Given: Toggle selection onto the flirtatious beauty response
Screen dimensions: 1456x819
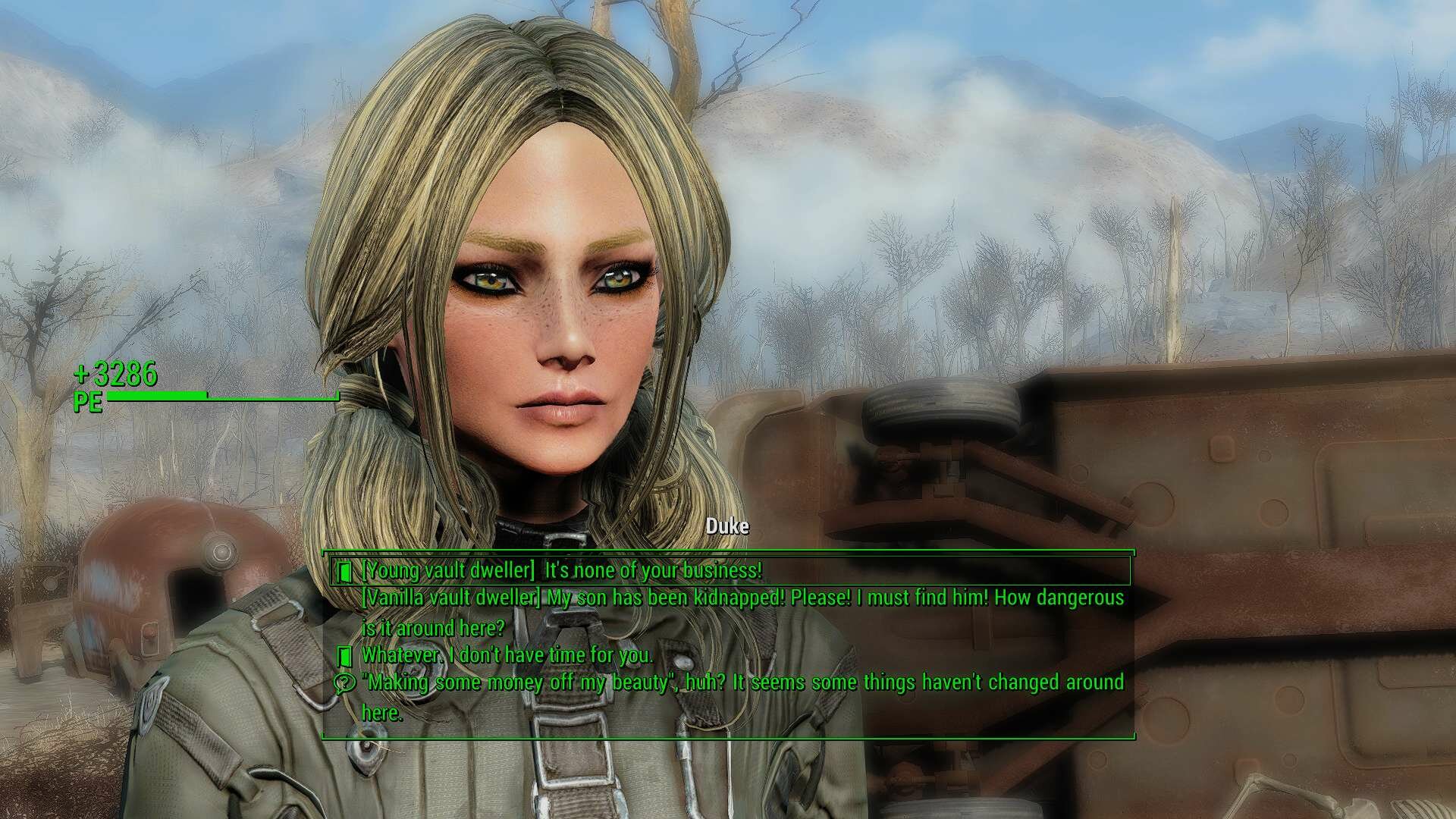Looking at the screenshot, I should tap(743, 682).
